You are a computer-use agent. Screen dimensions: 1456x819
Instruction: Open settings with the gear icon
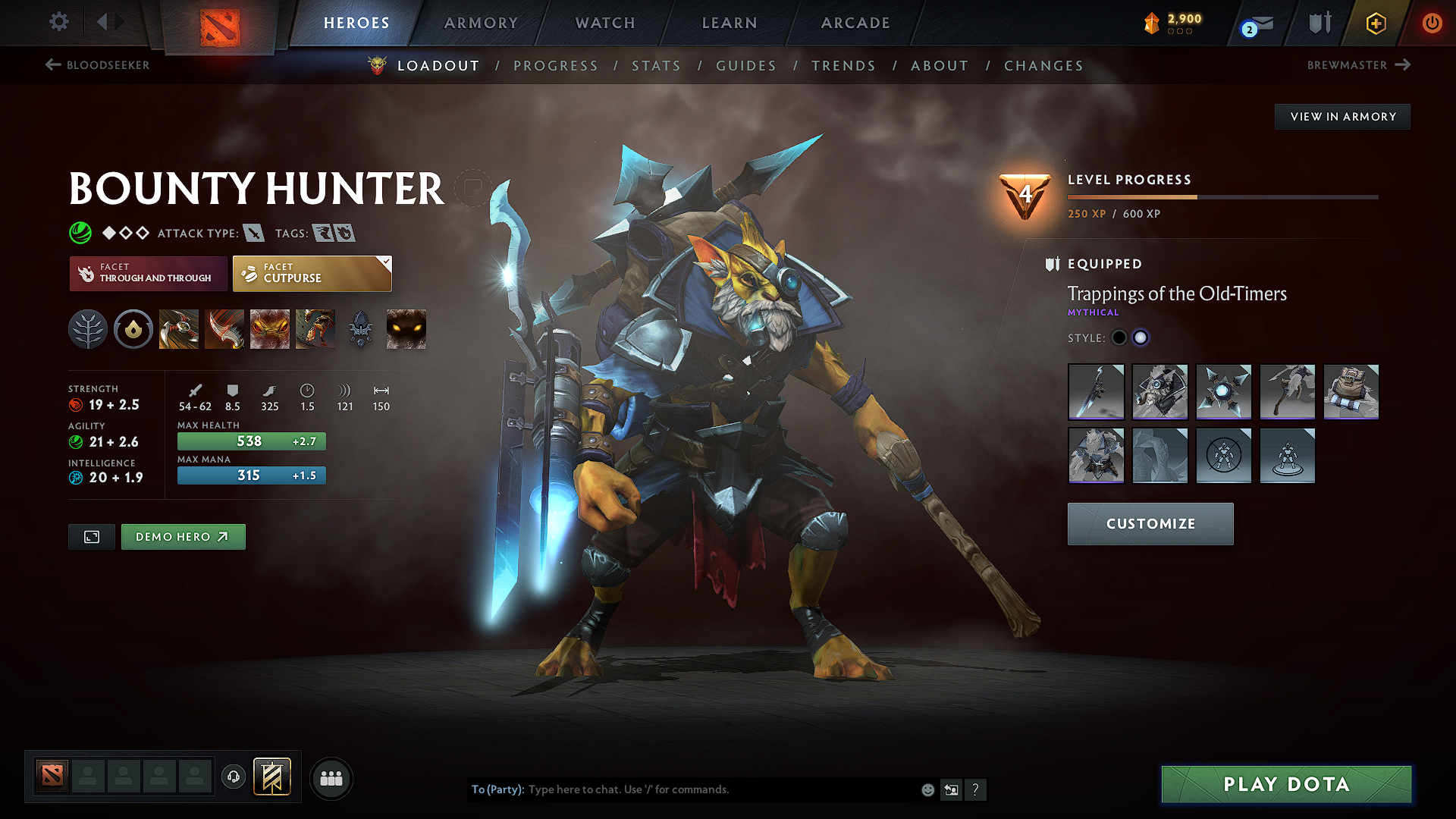pos(59,22)
